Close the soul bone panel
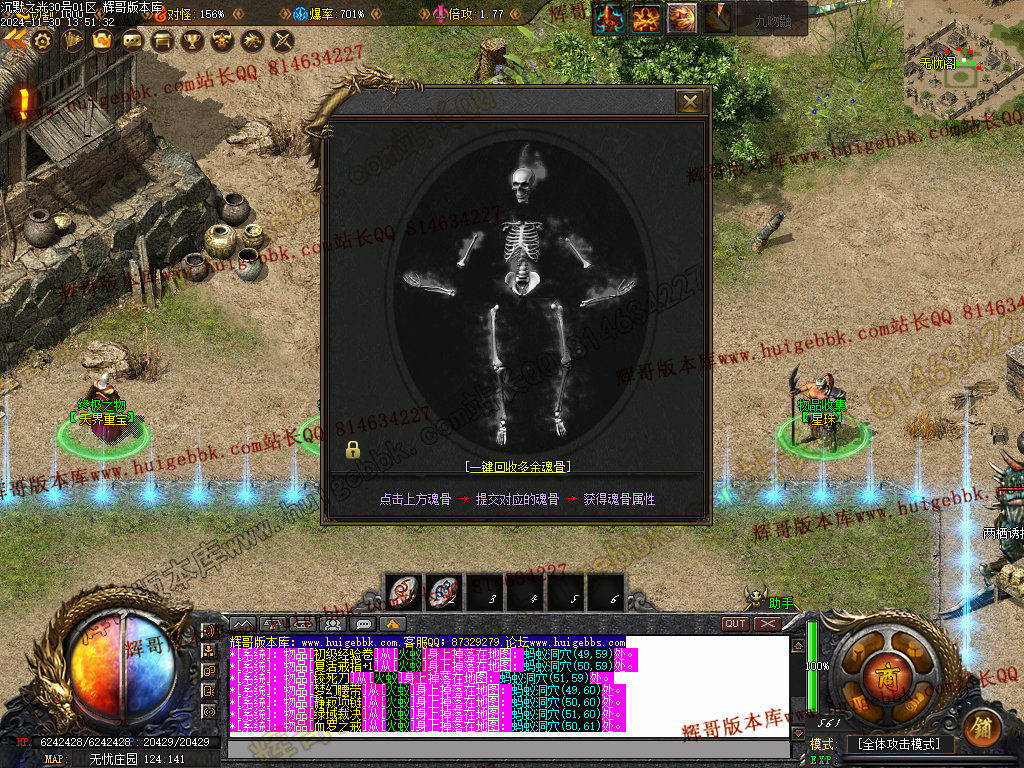 [689, 102]
